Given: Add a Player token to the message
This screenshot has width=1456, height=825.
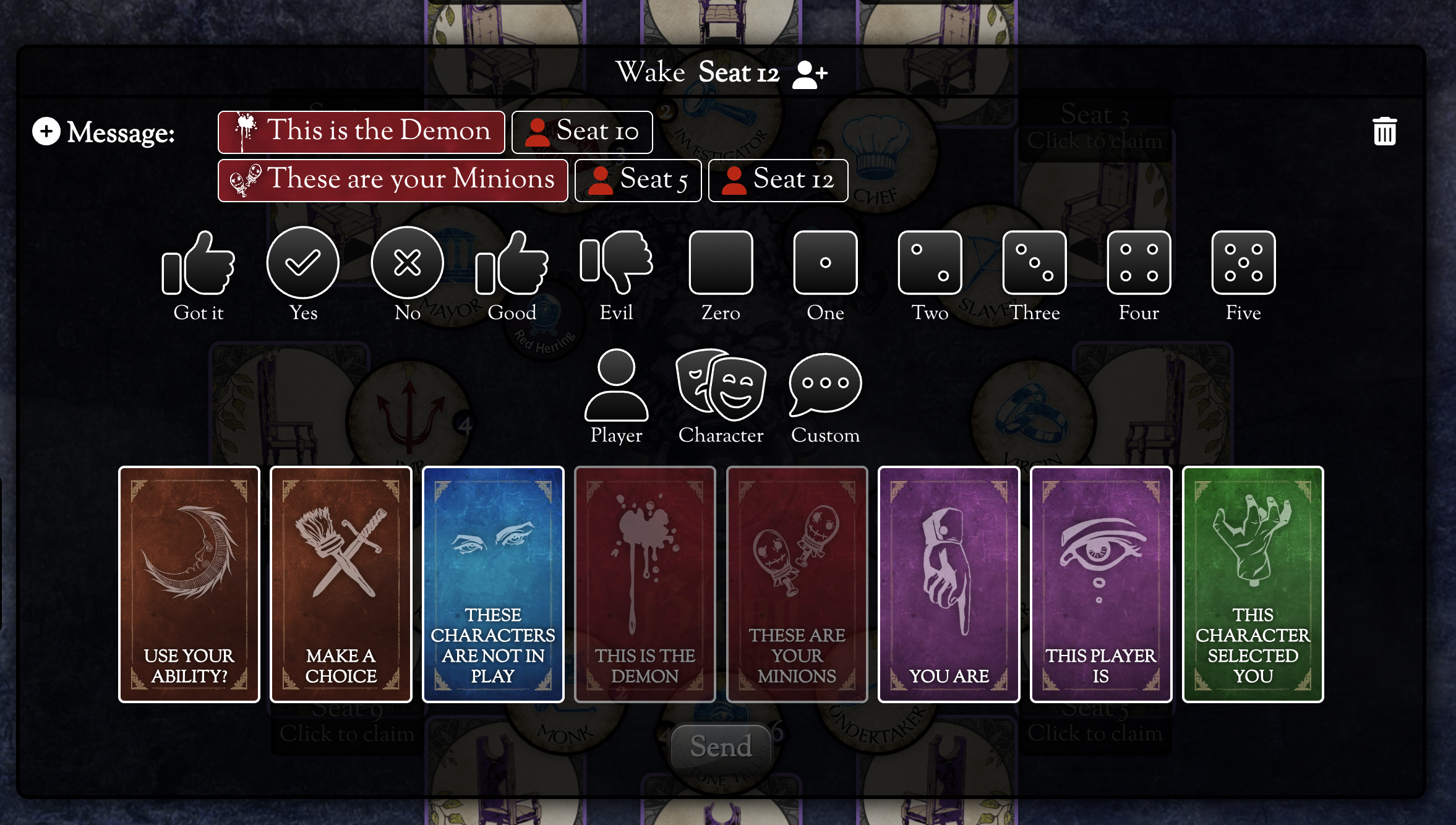Looking at the screenshot, I should (616, 386).
